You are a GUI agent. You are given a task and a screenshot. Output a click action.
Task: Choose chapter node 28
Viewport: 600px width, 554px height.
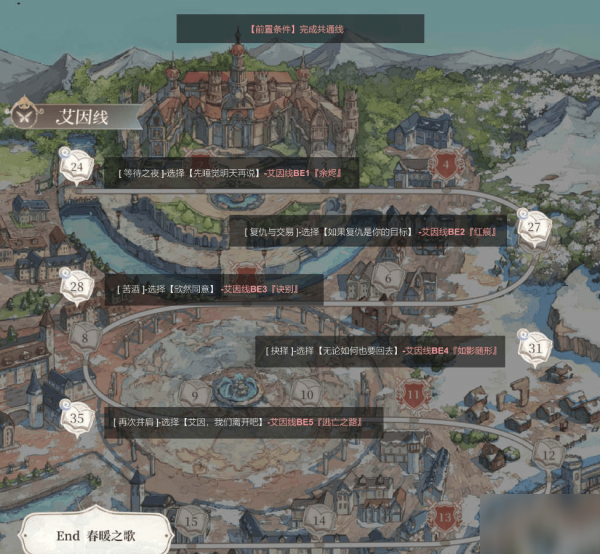click(x=77, y=287)
